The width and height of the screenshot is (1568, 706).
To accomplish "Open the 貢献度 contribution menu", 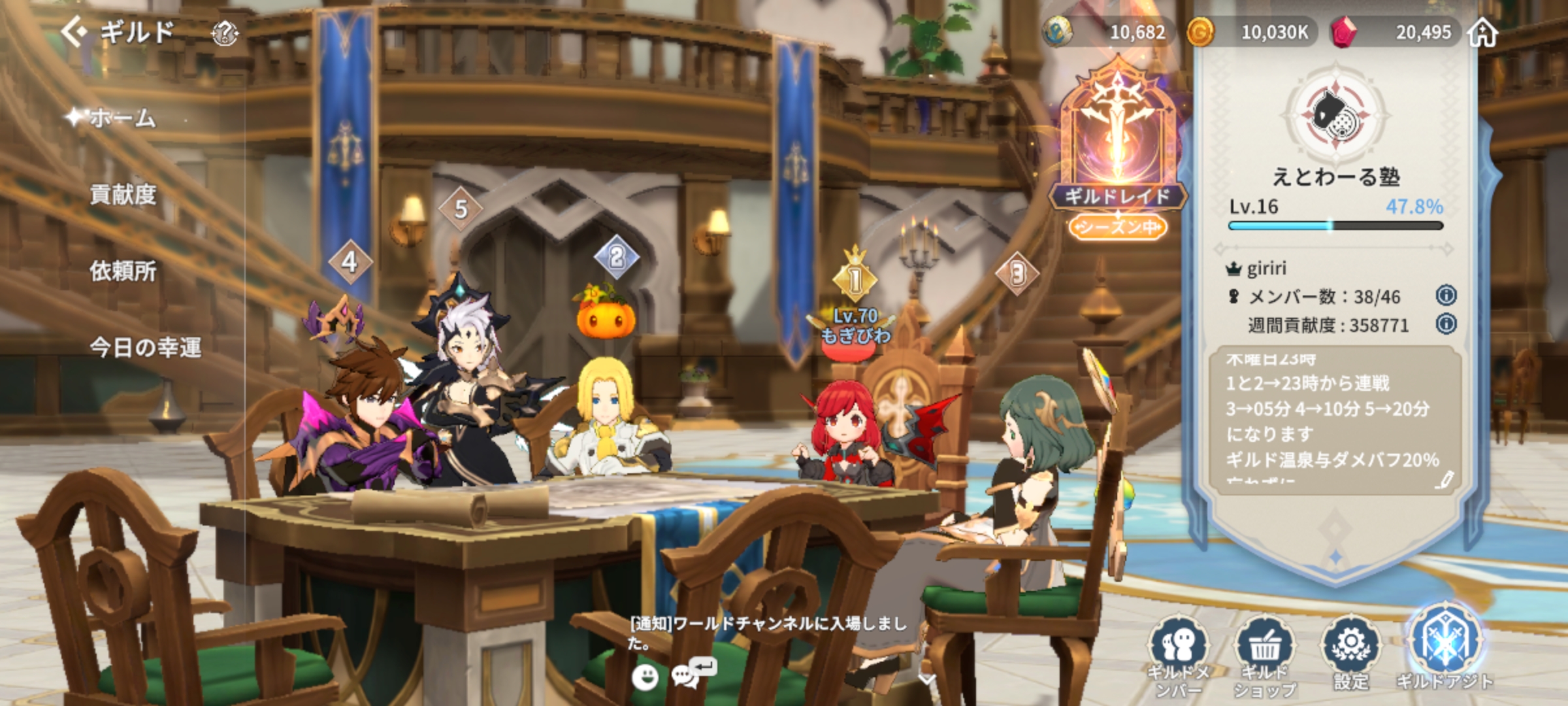I will point(123,194).
